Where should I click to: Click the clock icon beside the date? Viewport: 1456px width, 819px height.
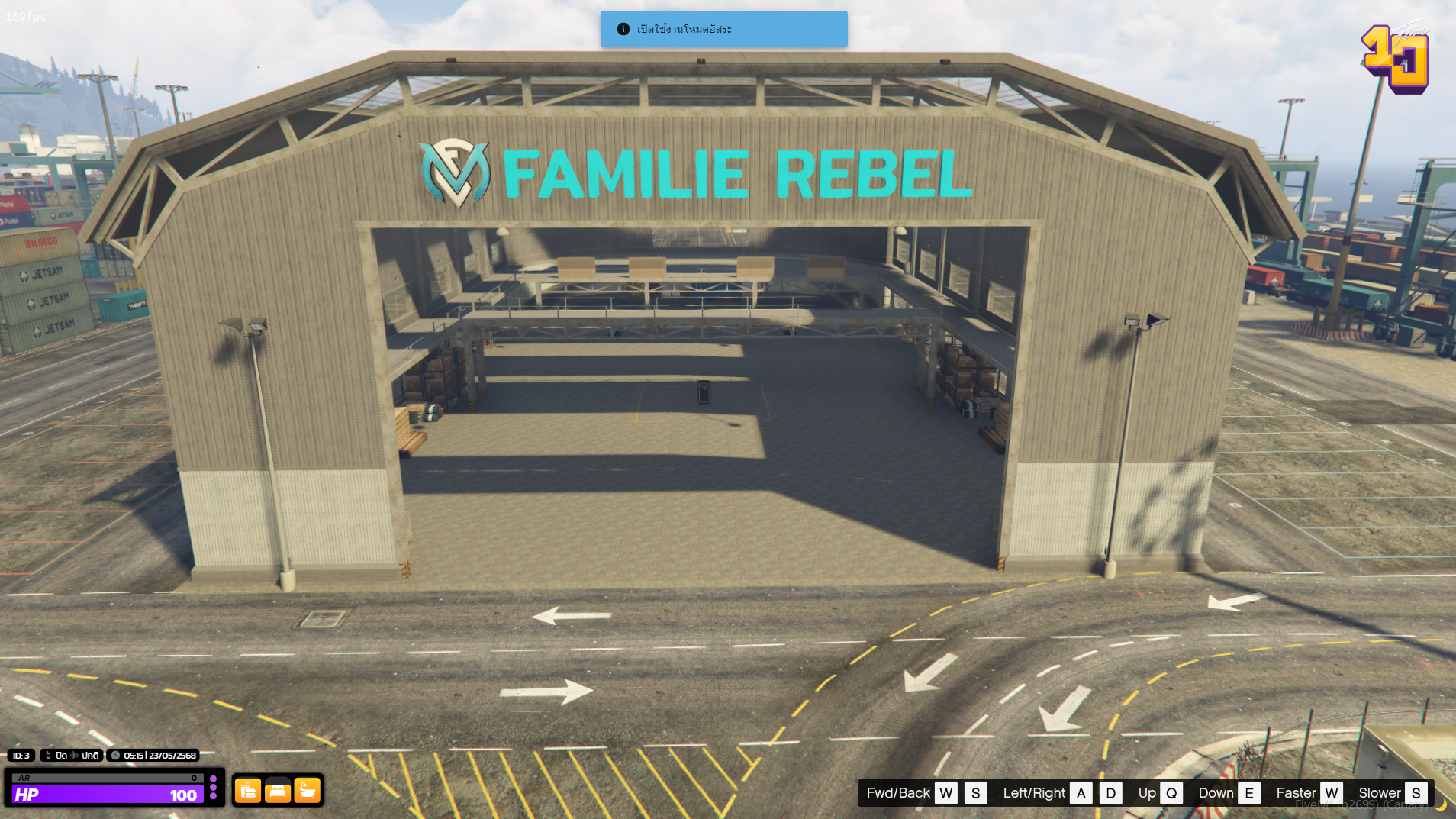click(x=115, y=756)
